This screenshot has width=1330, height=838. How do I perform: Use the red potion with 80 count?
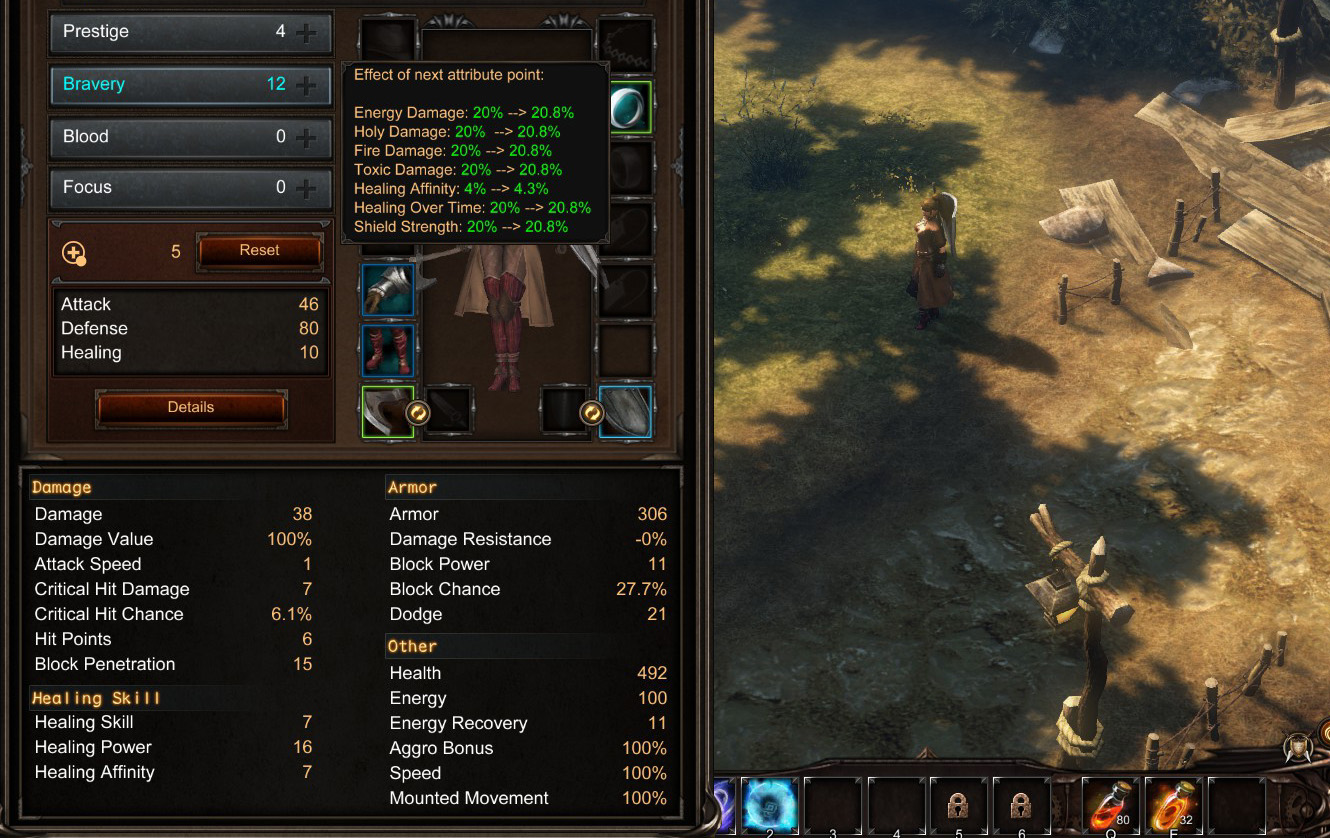coord(1111,805)
